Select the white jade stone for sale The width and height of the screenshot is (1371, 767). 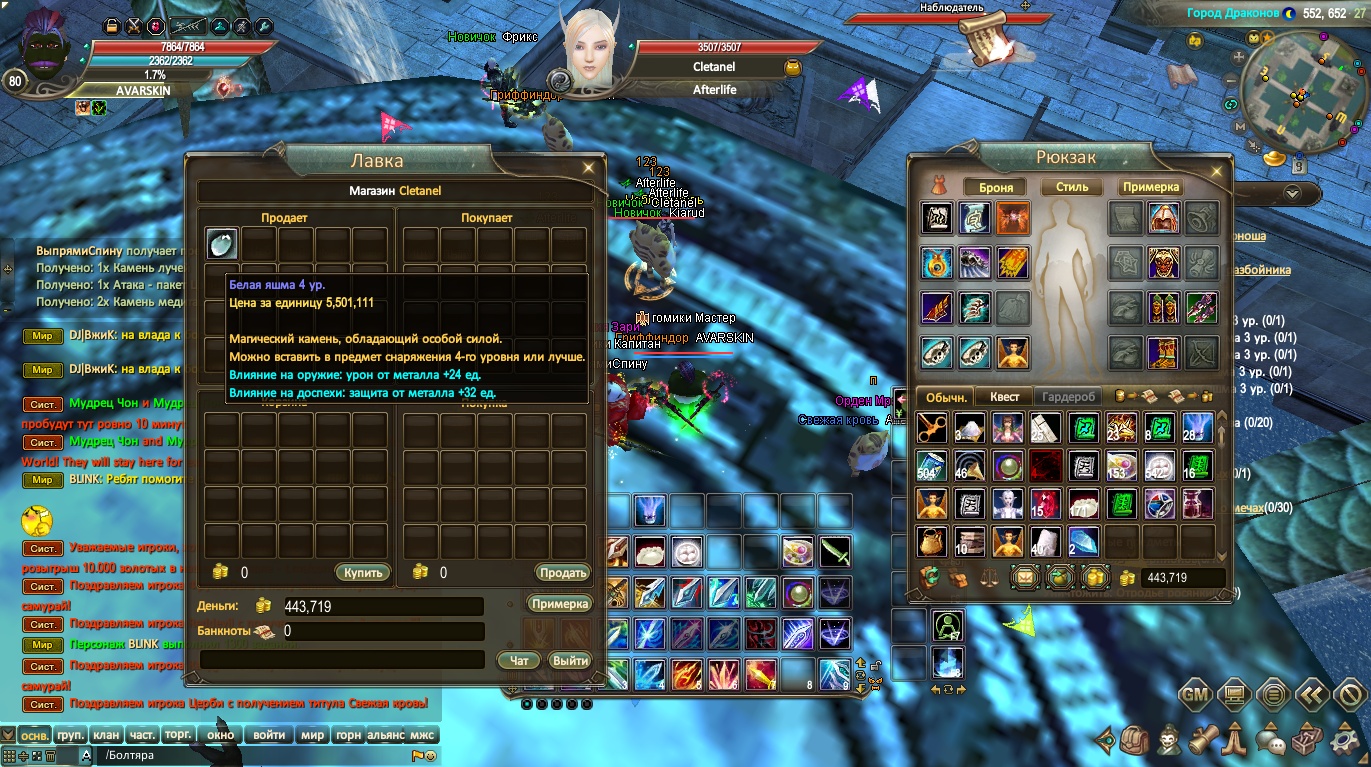point(222,243)
